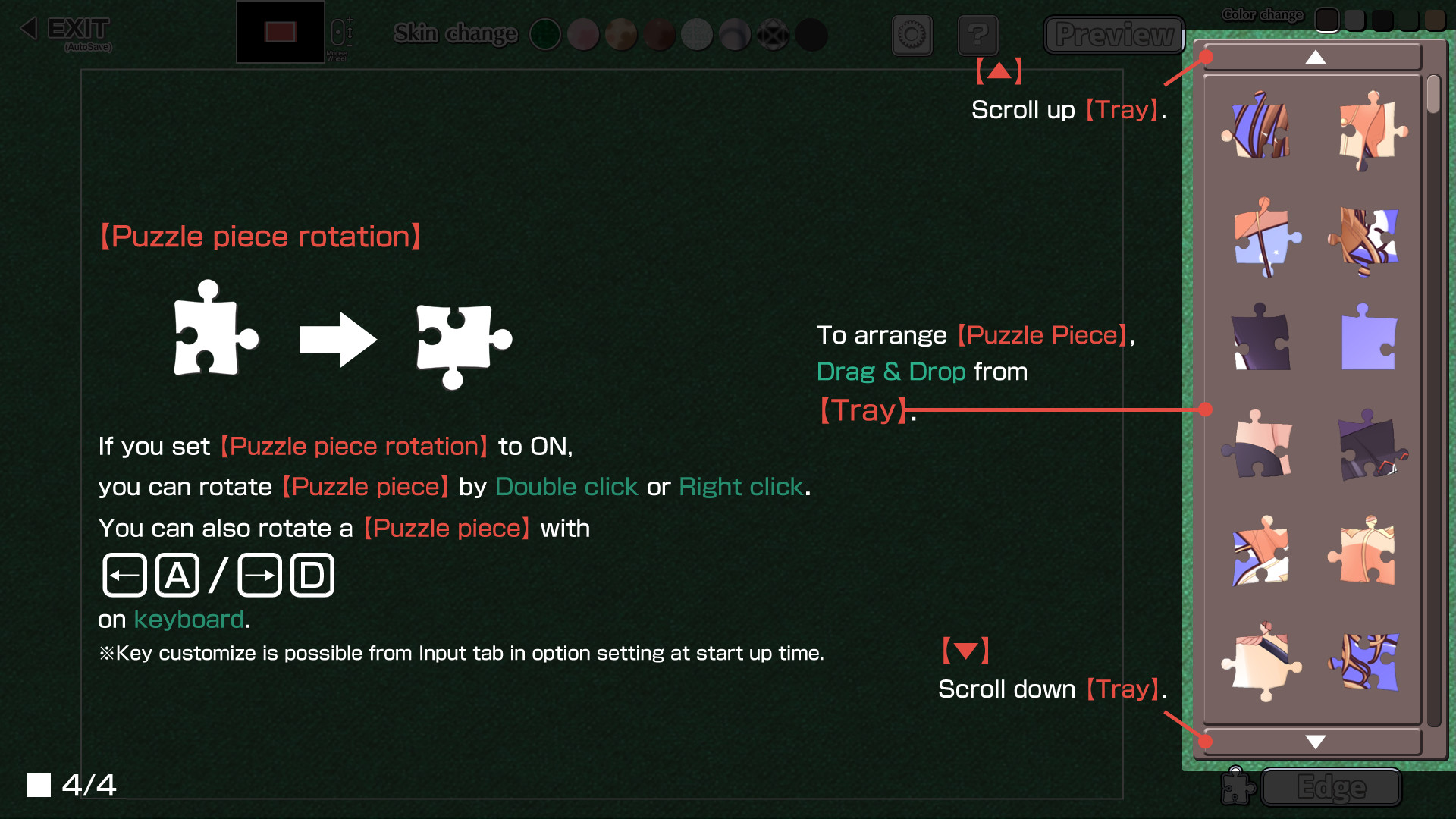1456x819 pixels.
Task: Switch to the Preview view
Action: tap(1113, 35)
